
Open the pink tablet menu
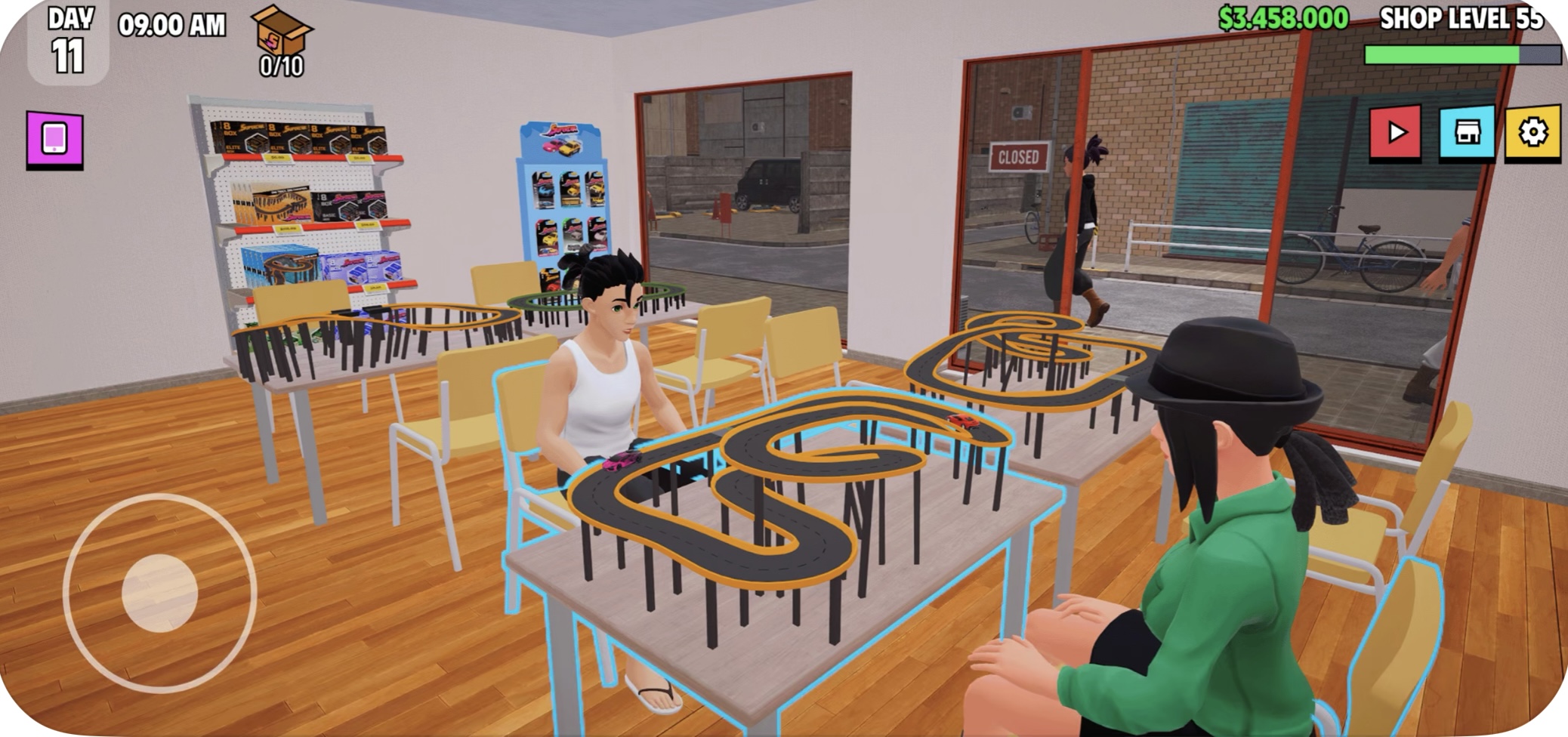[x=54, y=139]
